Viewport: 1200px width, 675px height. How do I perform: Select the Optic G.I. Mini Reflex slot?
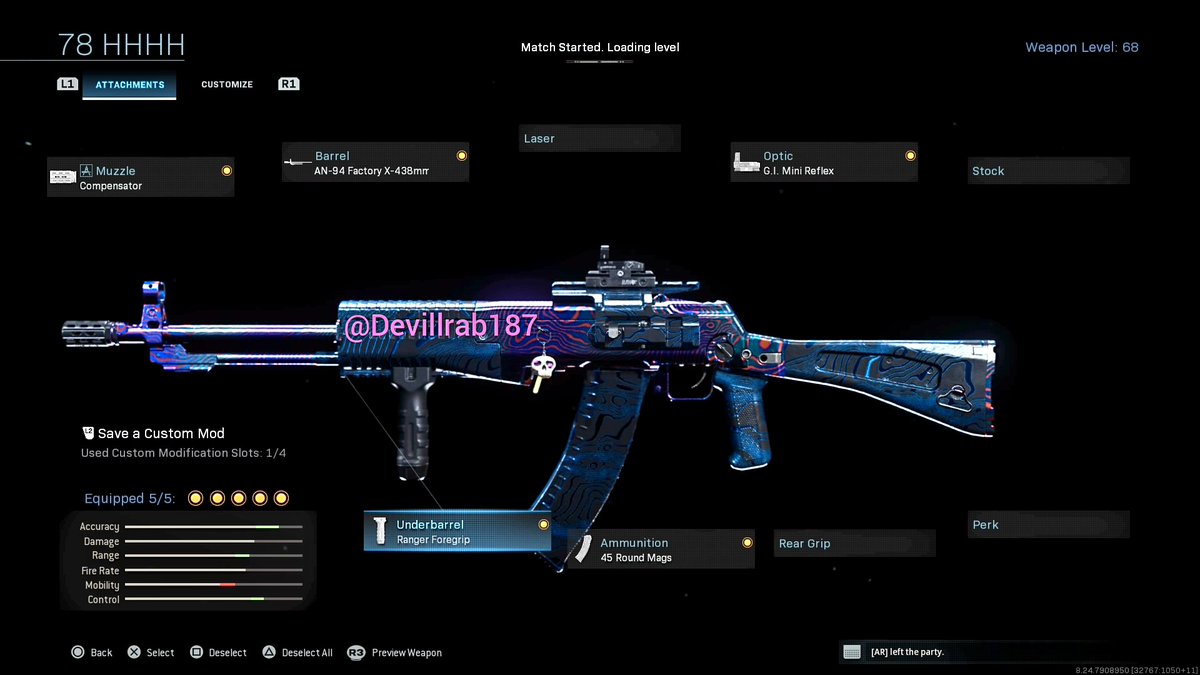pyautogui.click(x=825, y=163)
